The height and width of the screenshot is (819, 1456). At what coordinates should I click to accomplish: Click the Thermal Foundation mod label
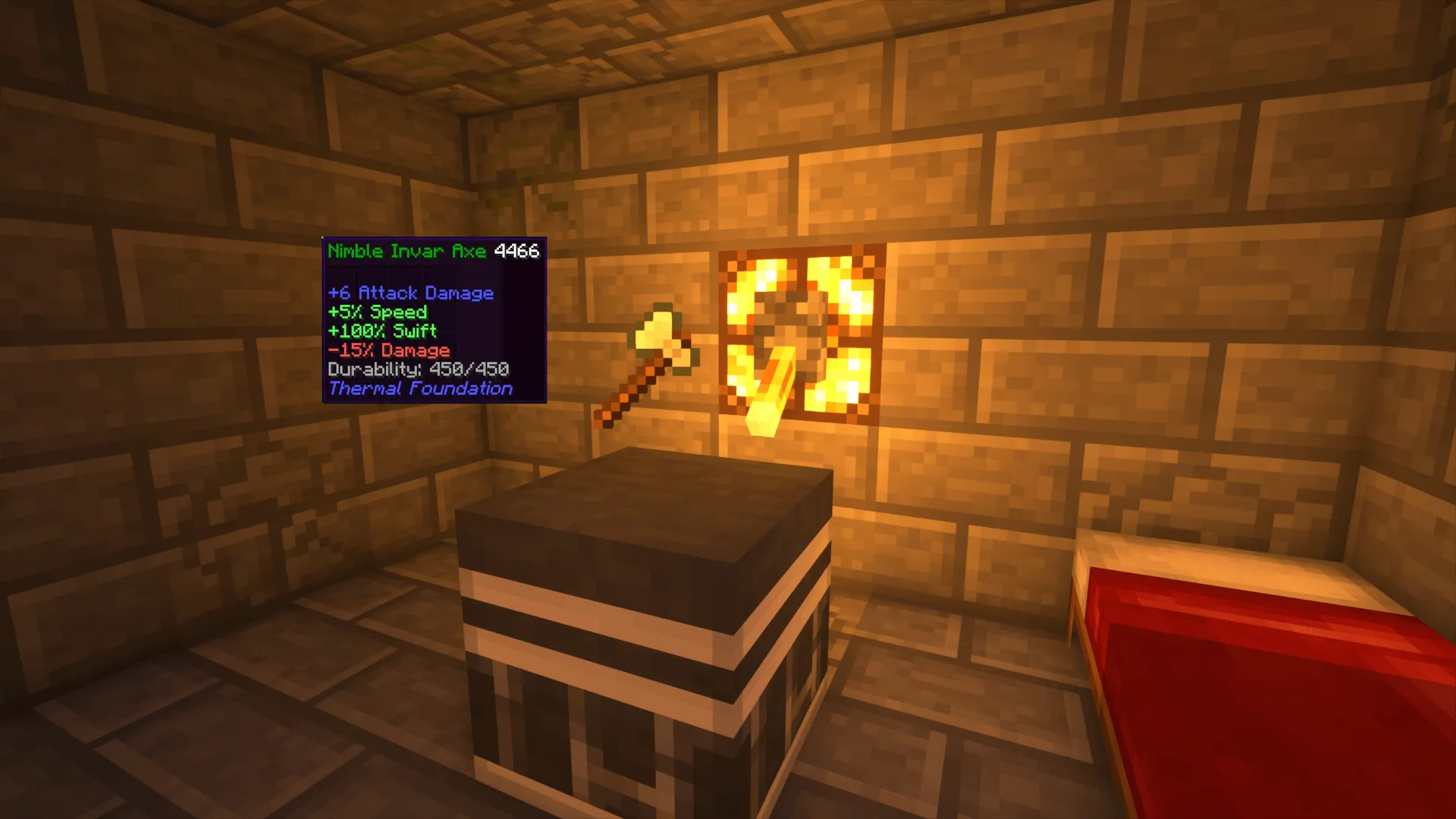[x=421, y=388]
